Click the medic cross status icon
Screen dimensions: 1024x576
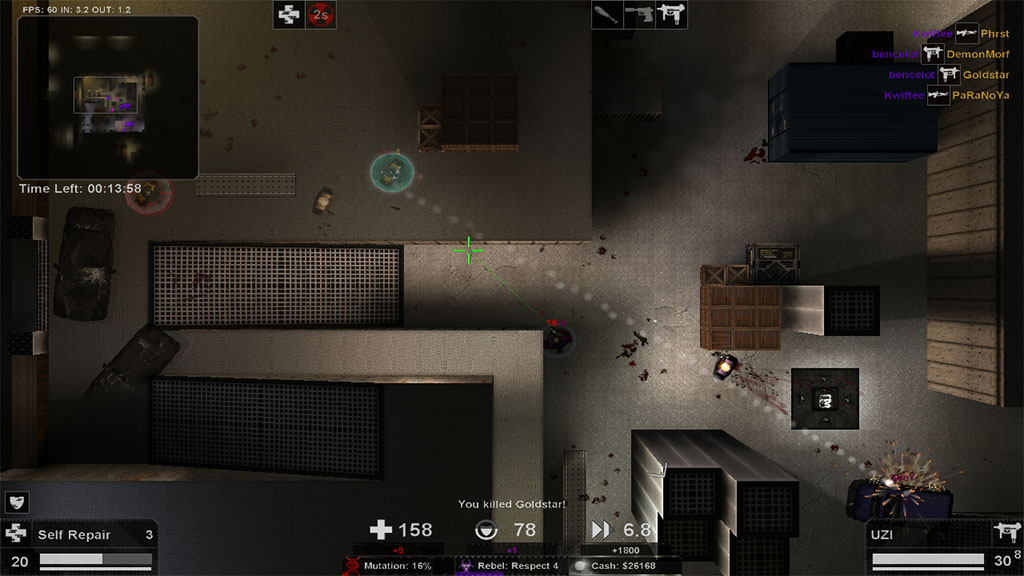[289, 14]
